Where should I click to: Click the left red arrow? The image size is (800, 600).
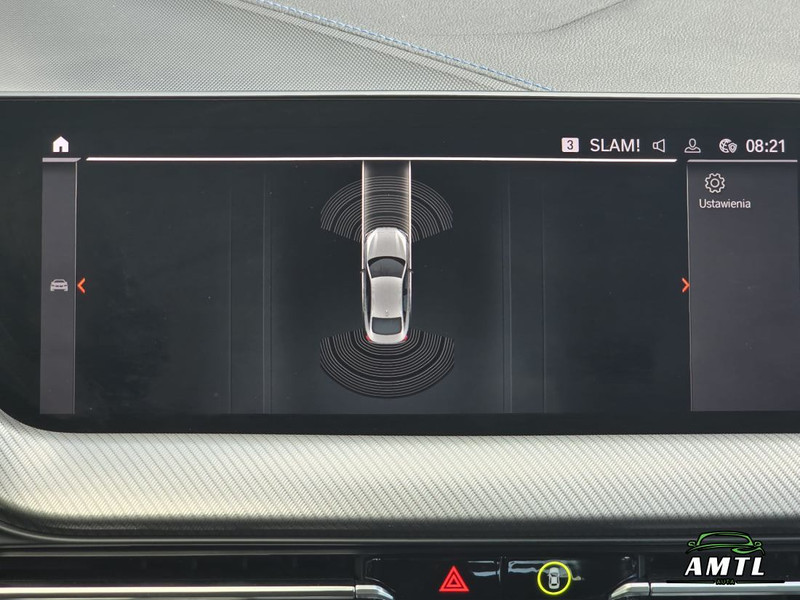[82, 286]
